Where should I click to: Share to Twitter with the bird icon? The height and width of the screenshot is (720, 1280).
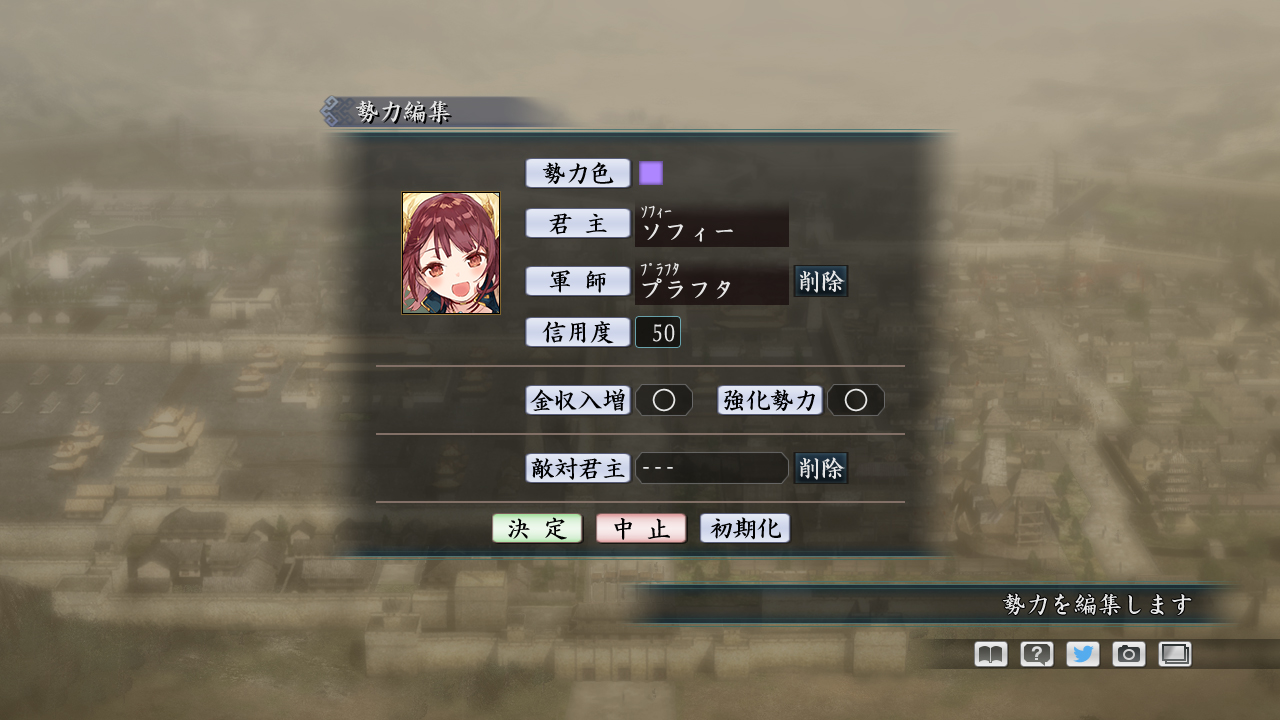pyautogui.click(x=1082, y=654)
